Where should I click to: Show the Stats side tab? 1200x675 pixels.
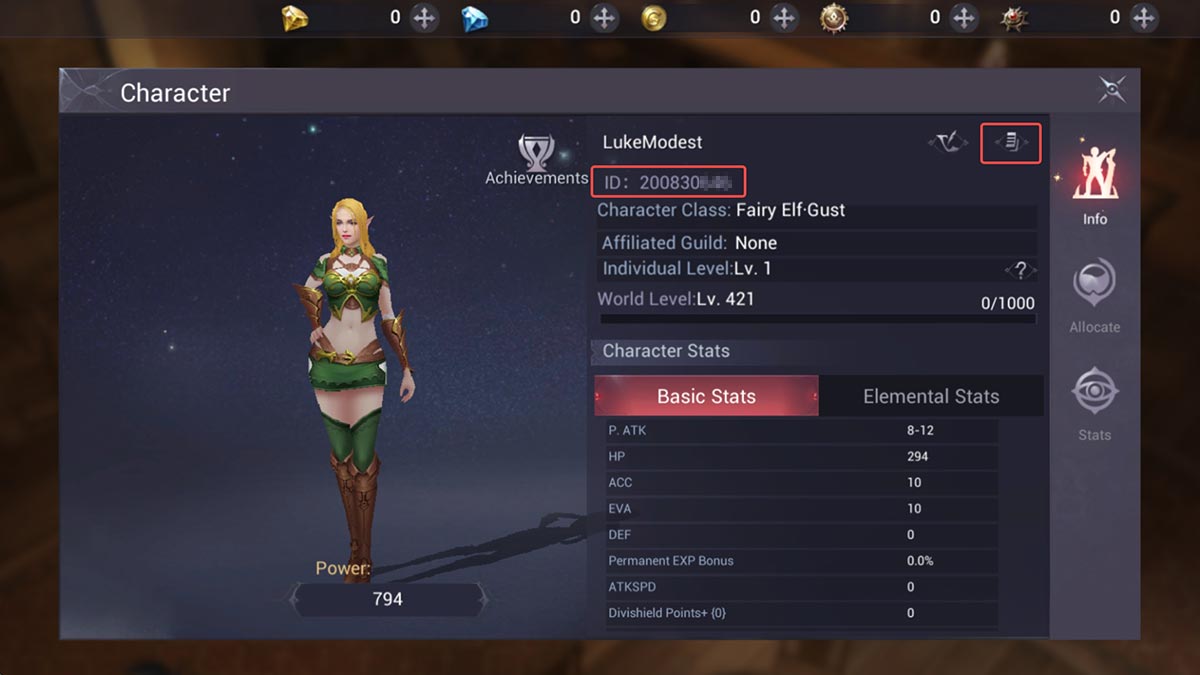(1094, 404)
